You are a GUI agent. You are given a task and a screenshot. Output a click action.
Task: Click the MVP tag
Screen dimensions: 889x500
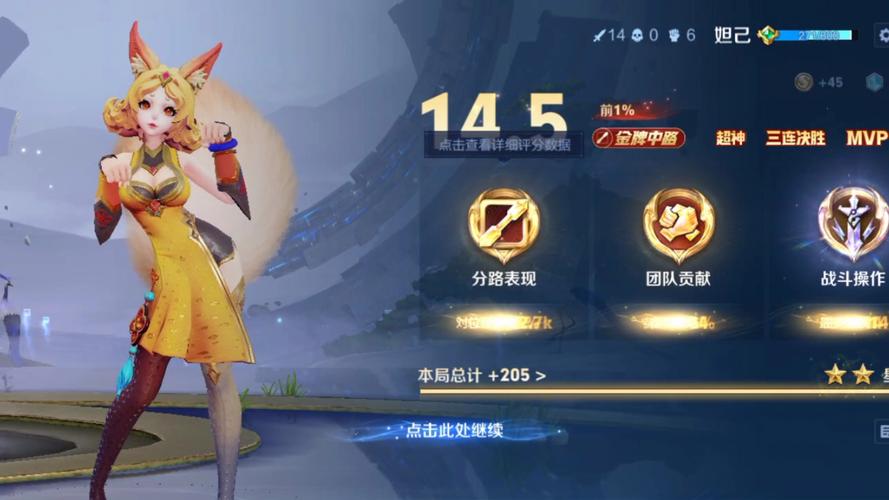tap(866, 138)
